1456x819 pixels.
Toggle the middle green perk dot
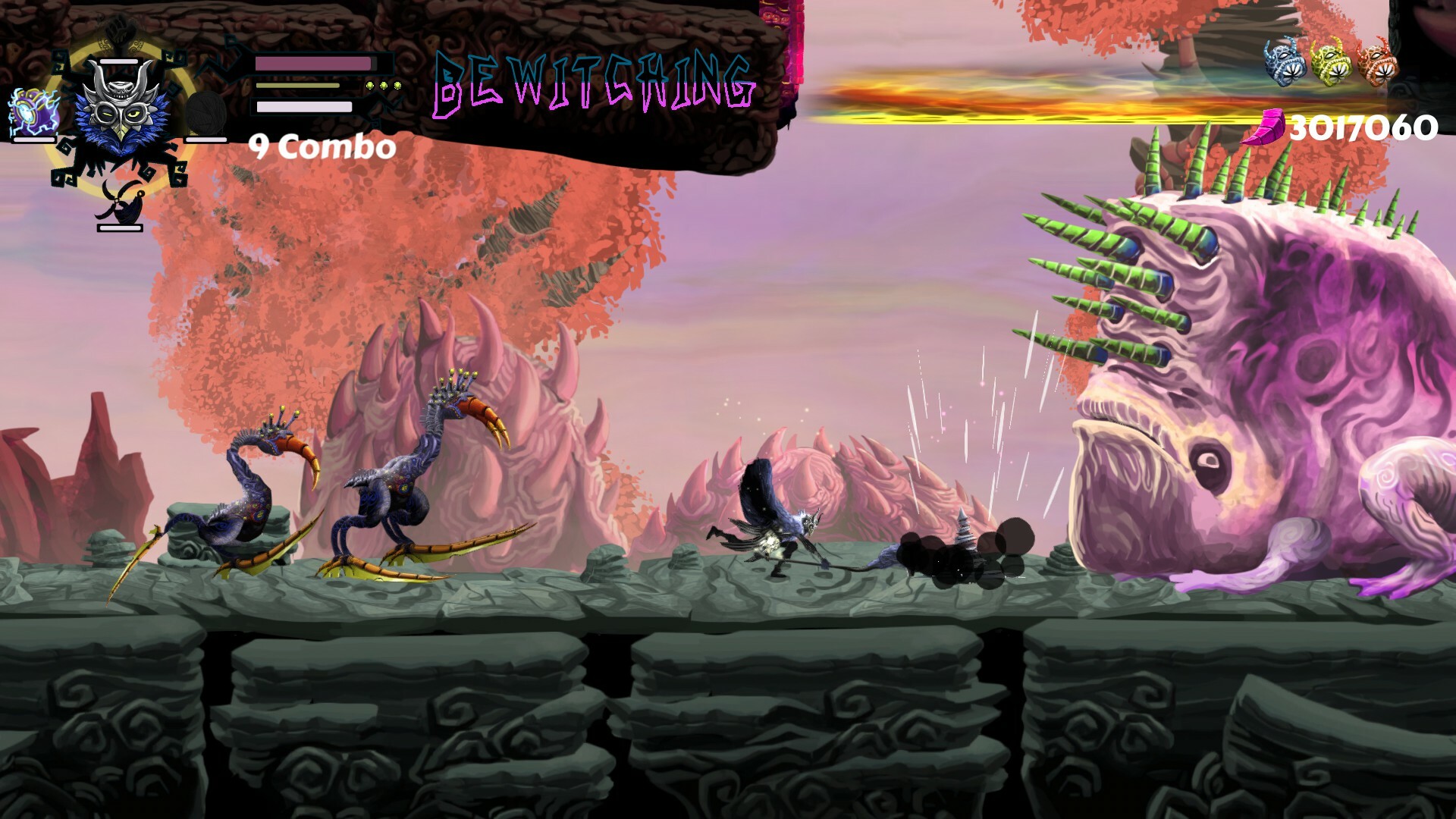[x=382, y=85]
